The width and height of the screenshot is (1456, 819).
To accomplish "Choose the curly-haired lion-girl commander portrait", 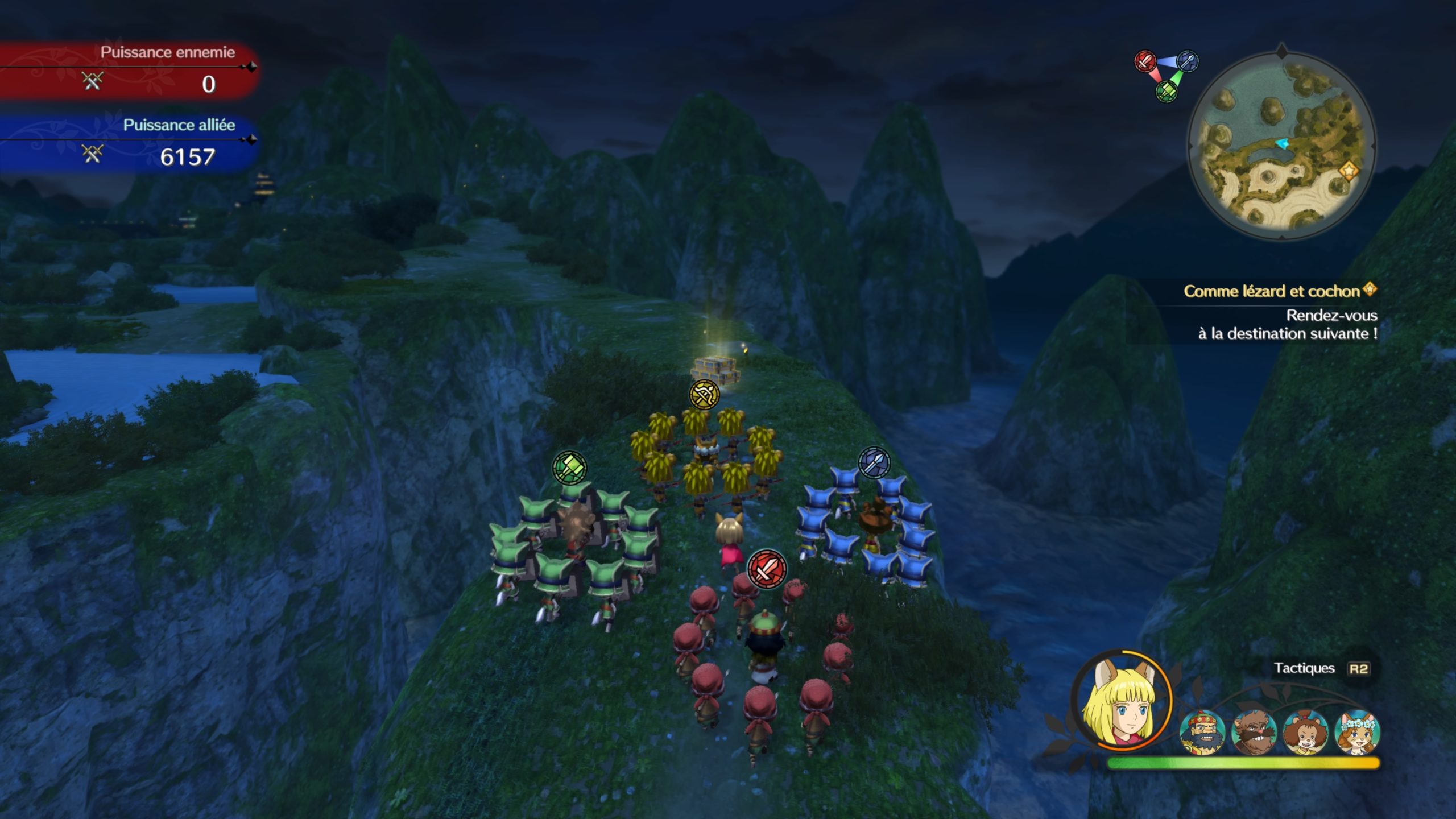I will (1305, 732).
